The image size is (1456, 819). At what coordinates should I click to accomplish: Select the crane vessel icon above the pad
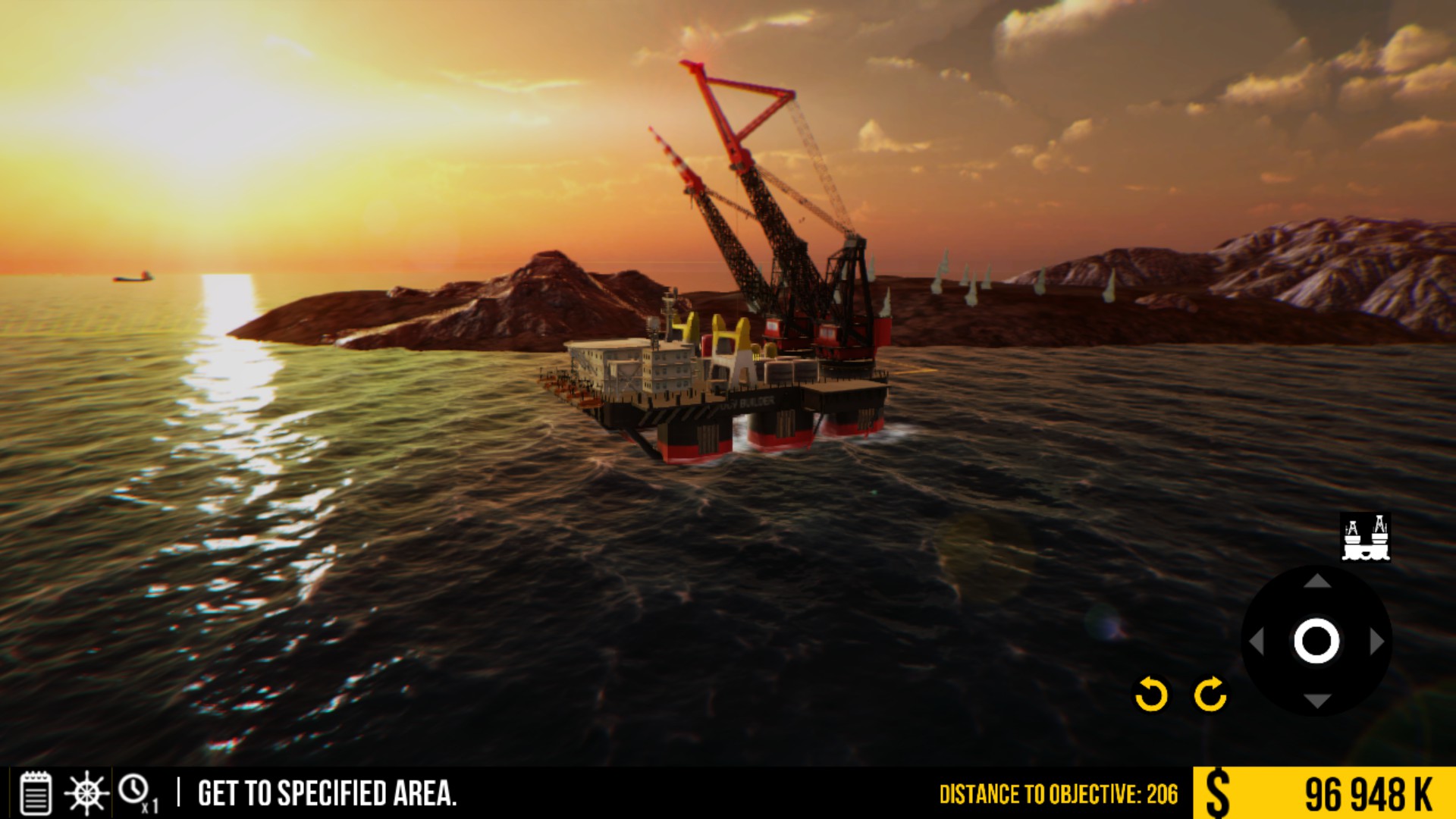tap(1366, 538)
